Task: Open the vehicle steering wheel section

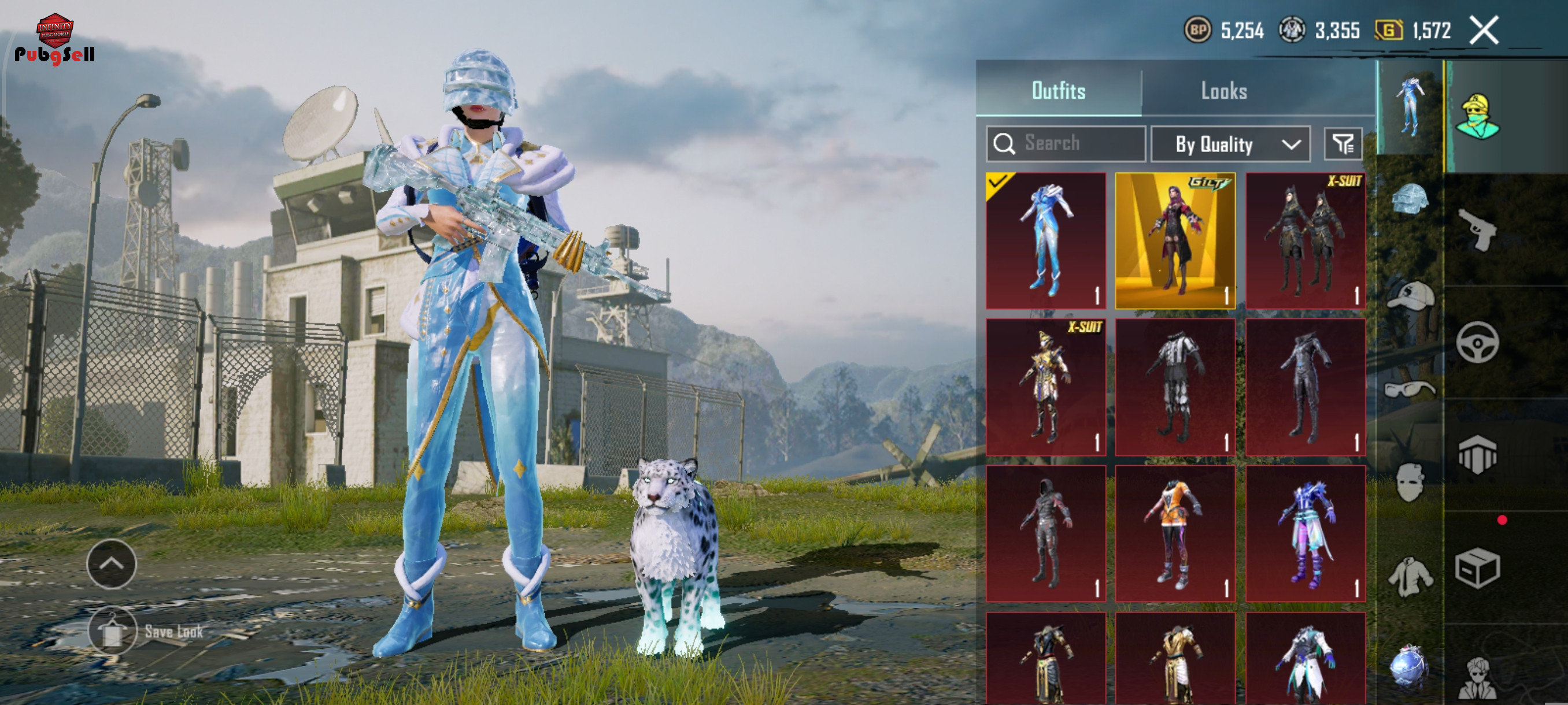Action: (x=1478, y=343)
